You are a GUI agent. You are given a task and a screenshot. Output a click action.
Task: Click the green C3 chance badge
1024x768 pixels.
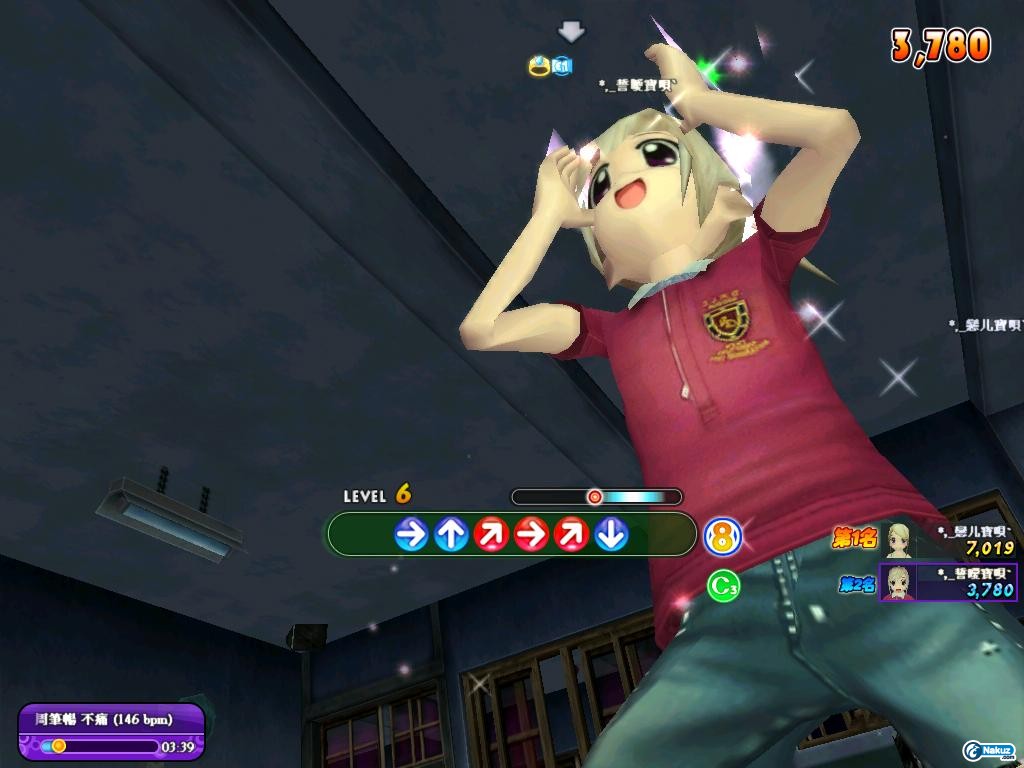(x=723, y=586)
